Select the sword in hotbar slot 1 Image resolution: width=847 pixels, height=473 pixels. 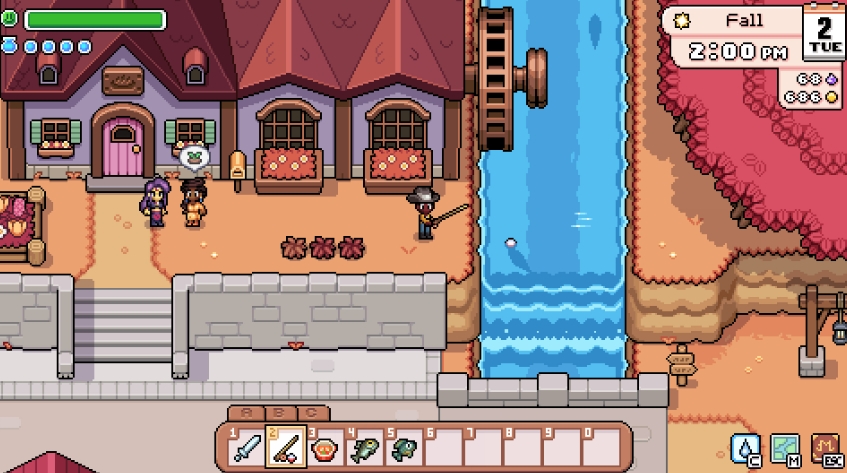coord(247,447)
